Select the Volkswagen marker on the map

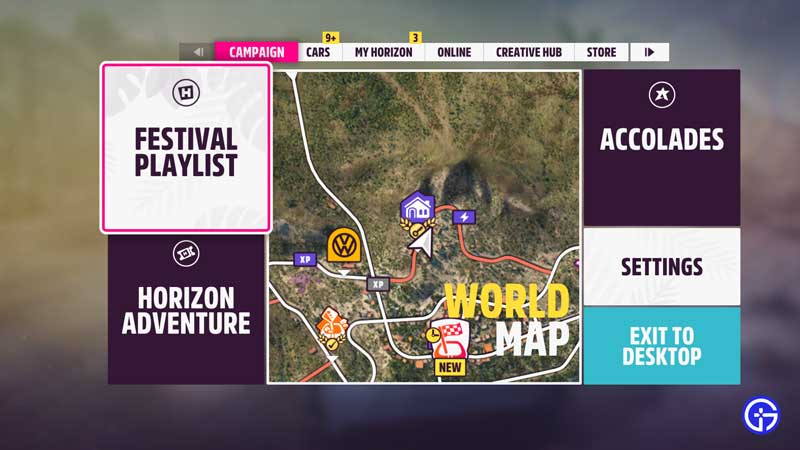coord(344,245)
